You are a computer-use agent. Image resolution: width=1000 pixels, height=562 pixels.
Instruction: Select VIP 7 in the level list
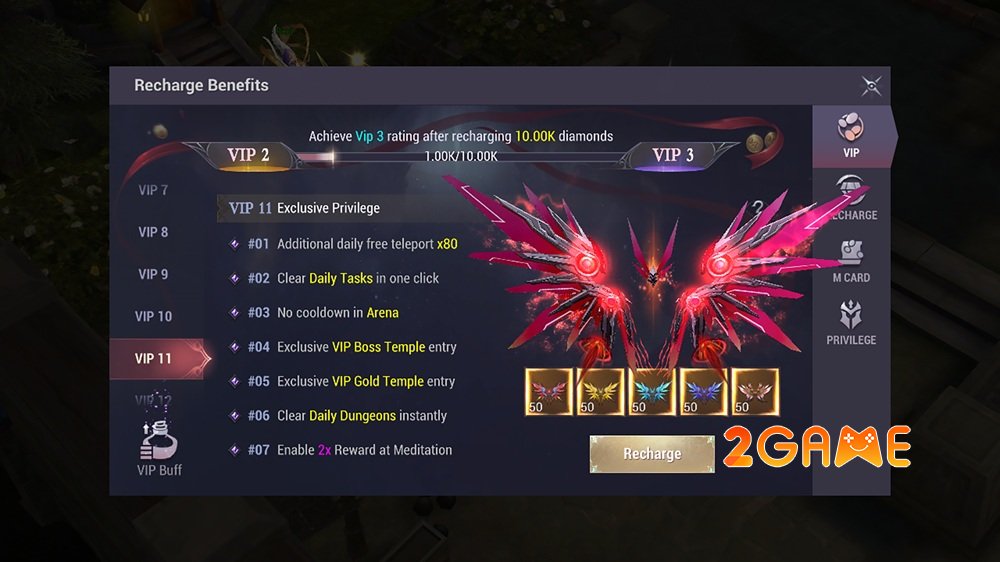point(153,190)
